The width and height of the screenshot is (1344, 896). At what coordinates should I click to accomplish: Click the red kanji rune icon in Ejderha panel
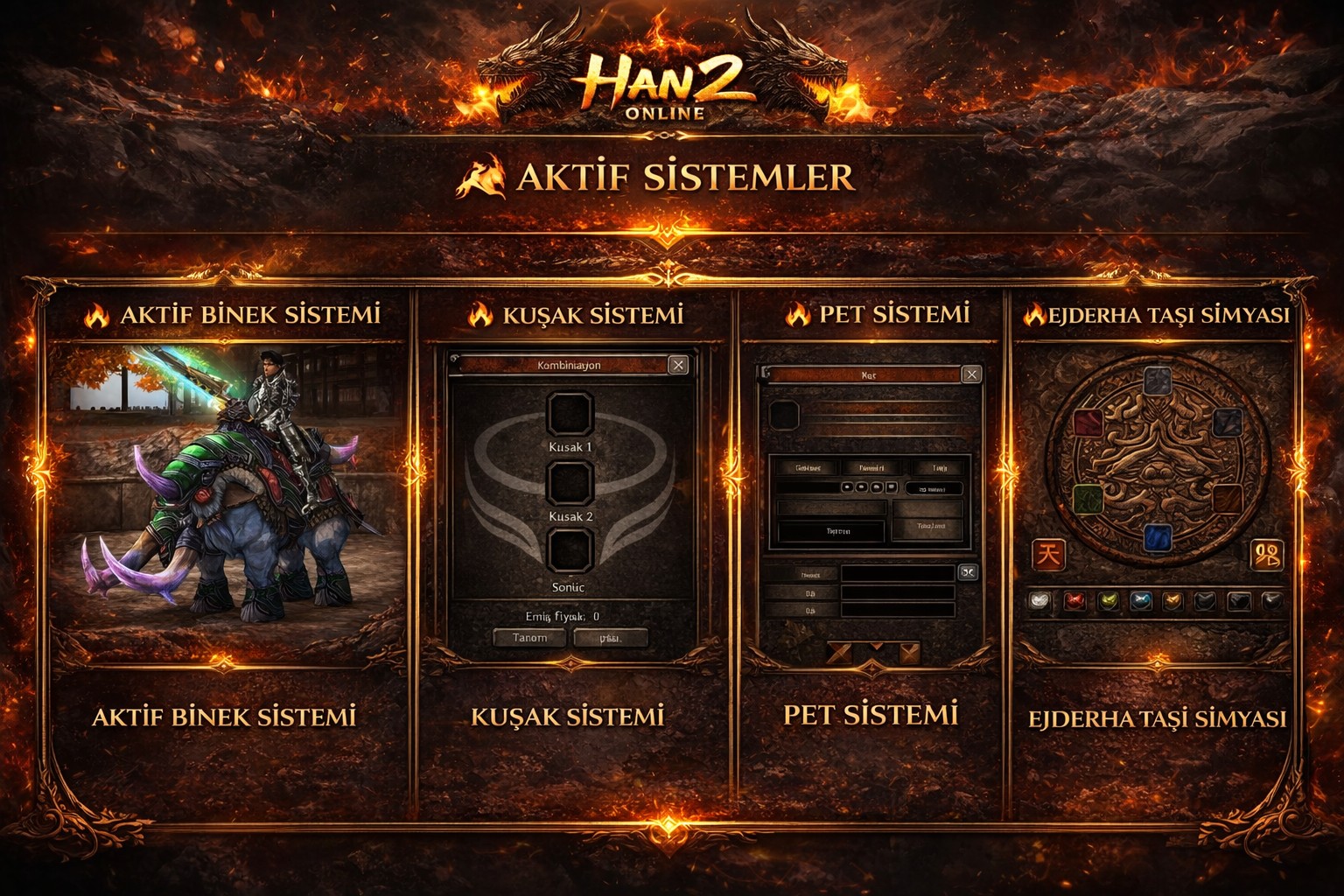pyautogui.click(x=1048, y=554)
